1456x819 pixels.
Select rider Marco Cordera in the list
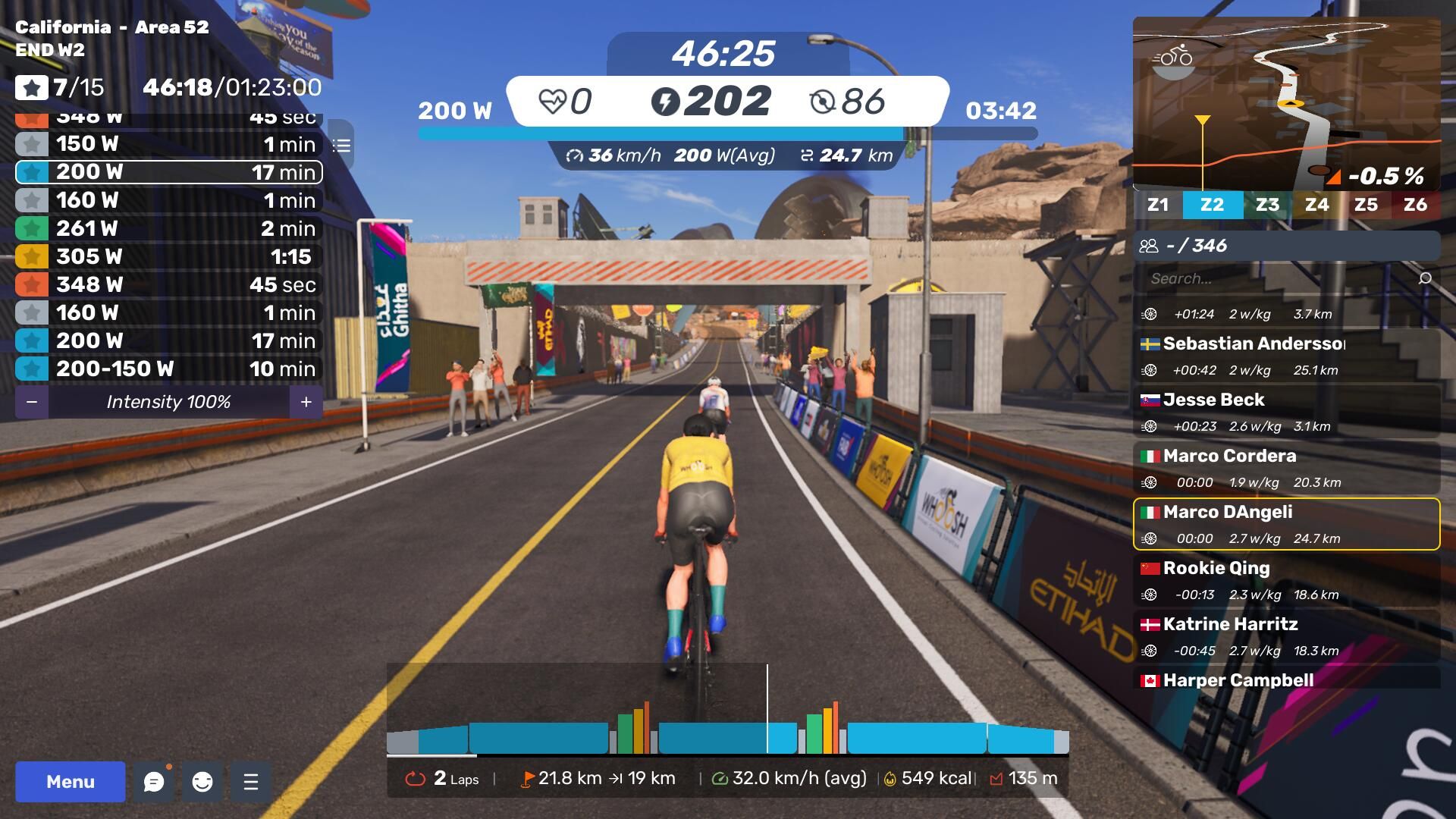tap(1286, 468)
